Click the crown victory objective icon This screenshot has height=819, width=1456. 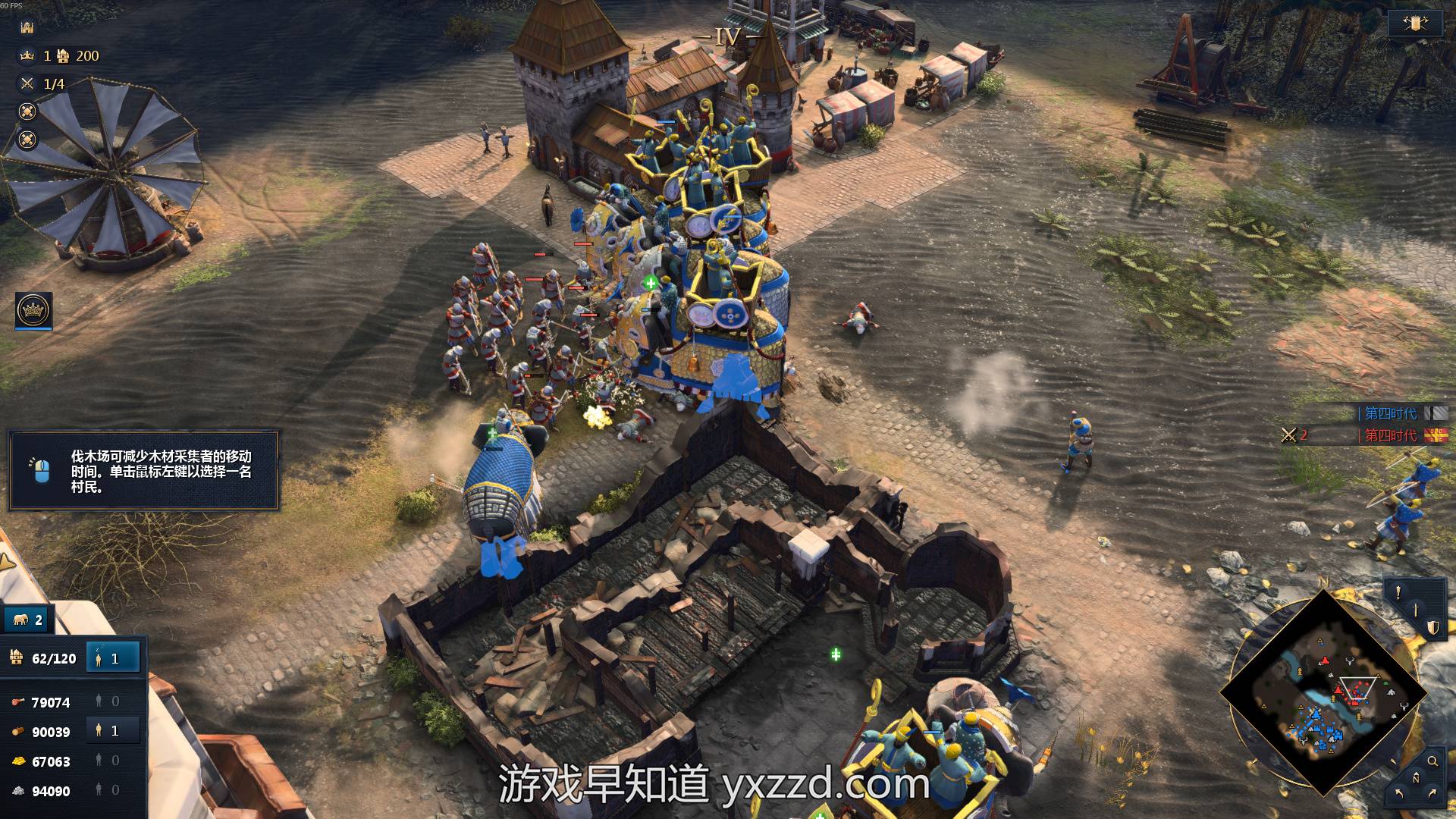coord(27,55)
